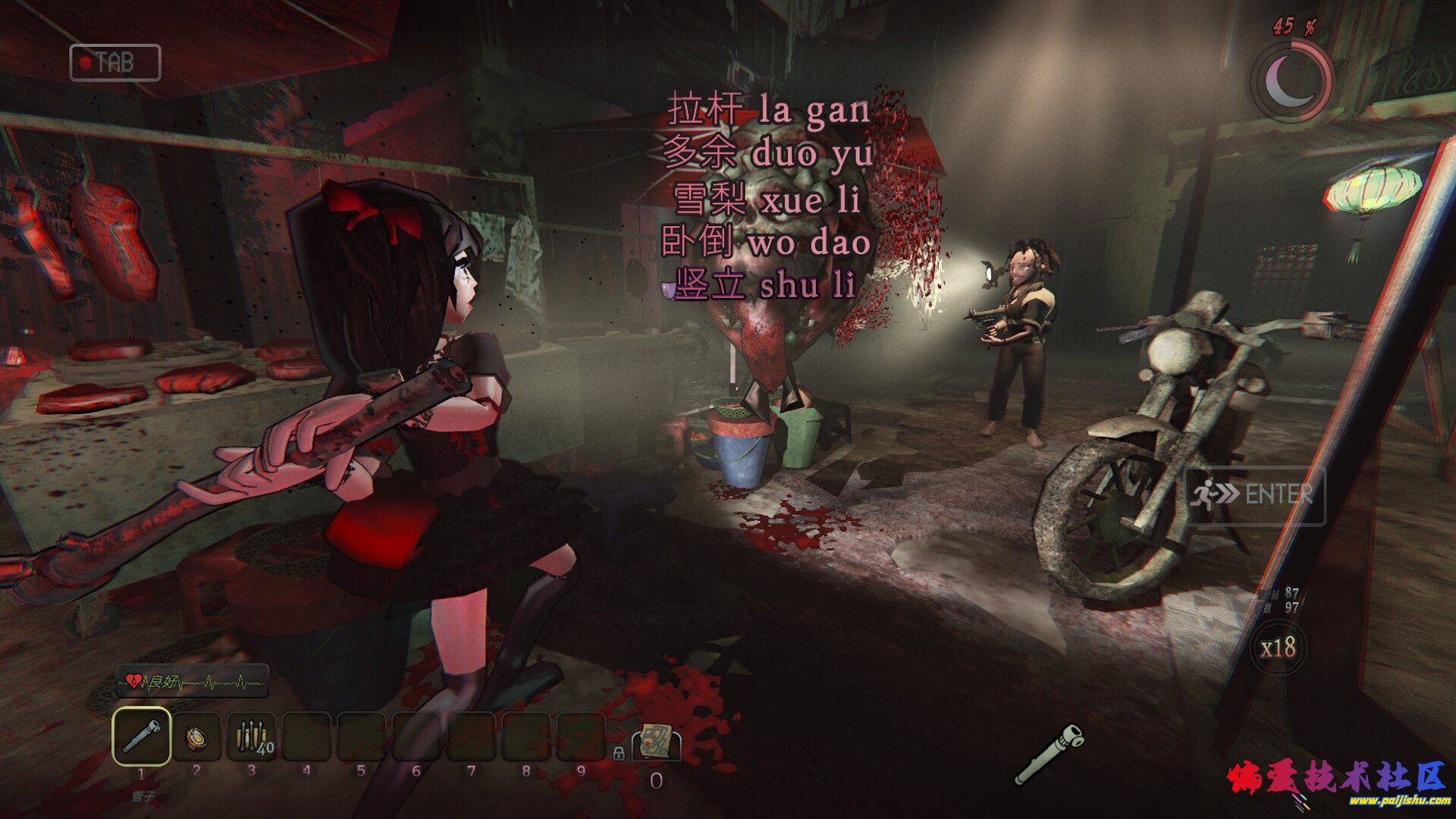The image size is (1456, 819).
Task: Toggle the padlock icon beside the hotbar
Action: point(618,753)
